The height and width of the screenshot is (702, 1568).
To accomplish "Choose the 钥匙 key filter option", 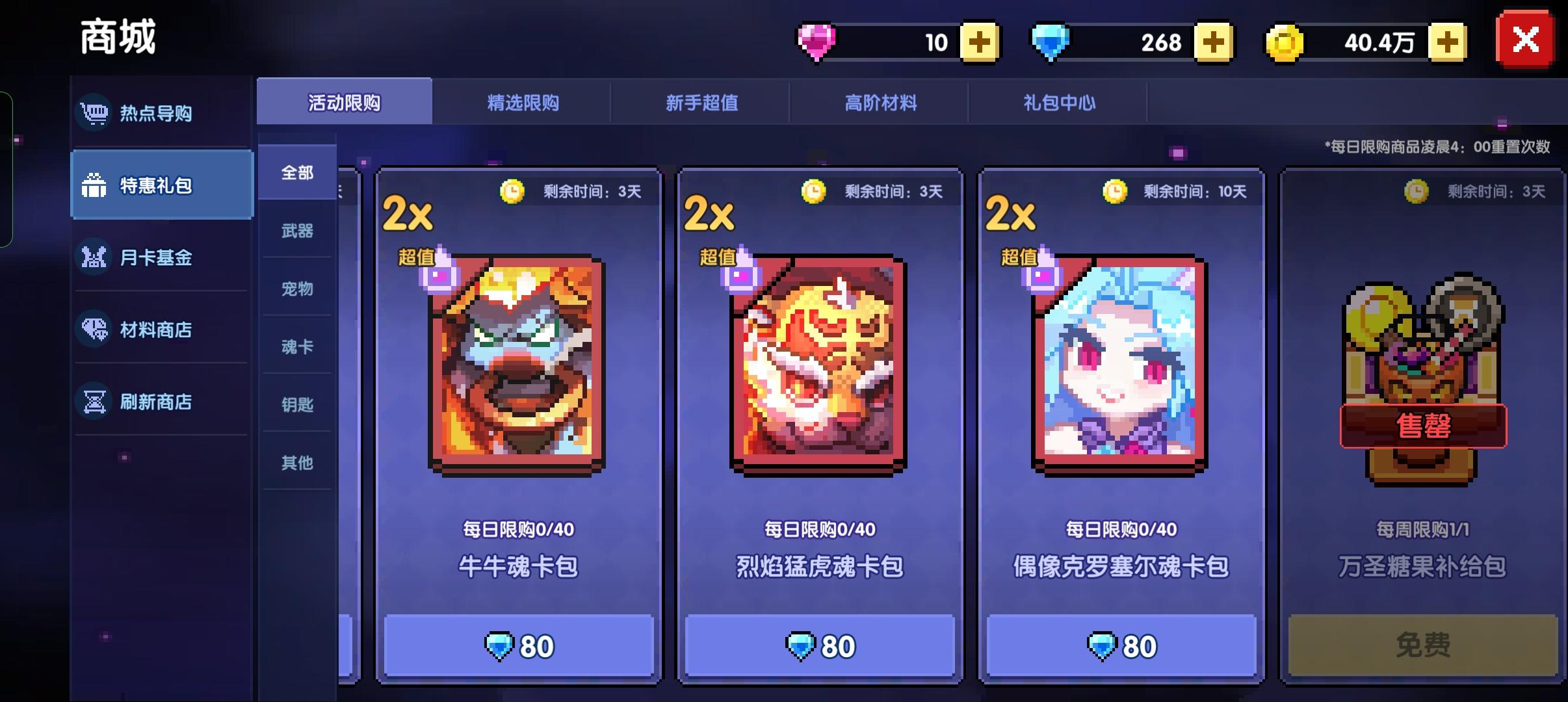I will [x=296, y=406].
